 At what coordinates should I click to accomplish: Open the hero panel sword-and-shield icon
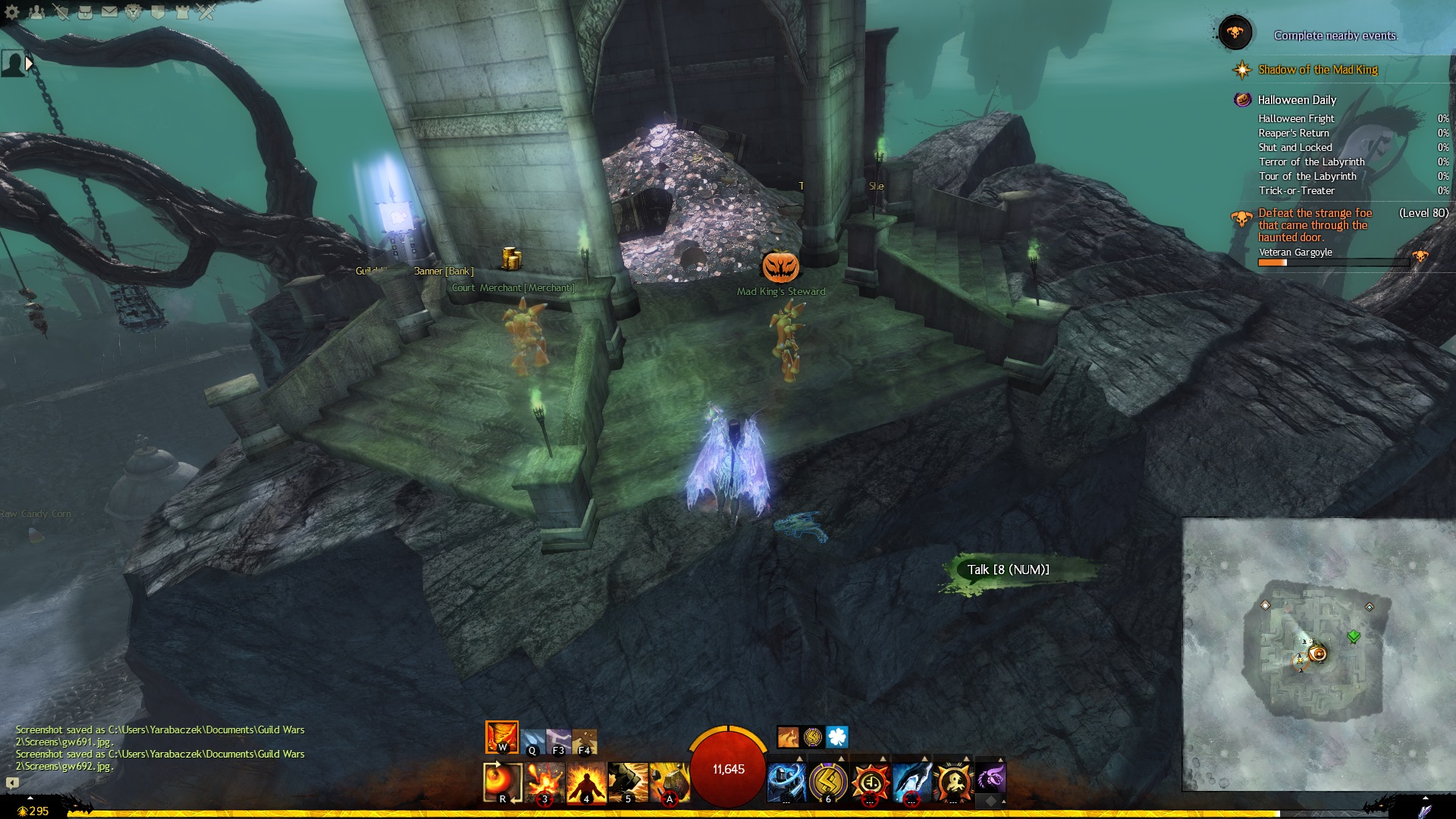point(61,12)
